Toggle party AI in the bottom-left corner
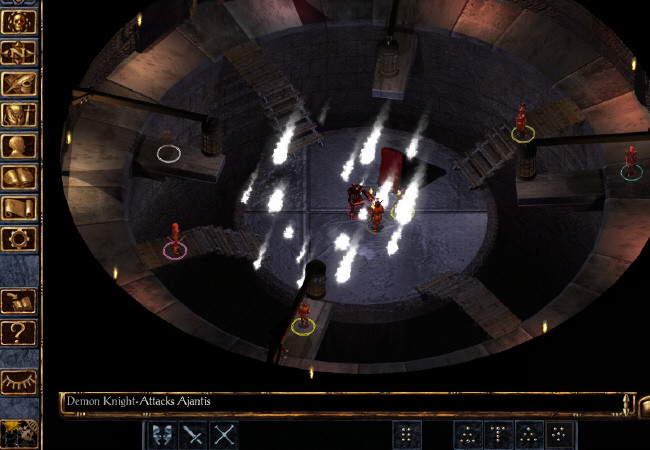 [18, 434]
